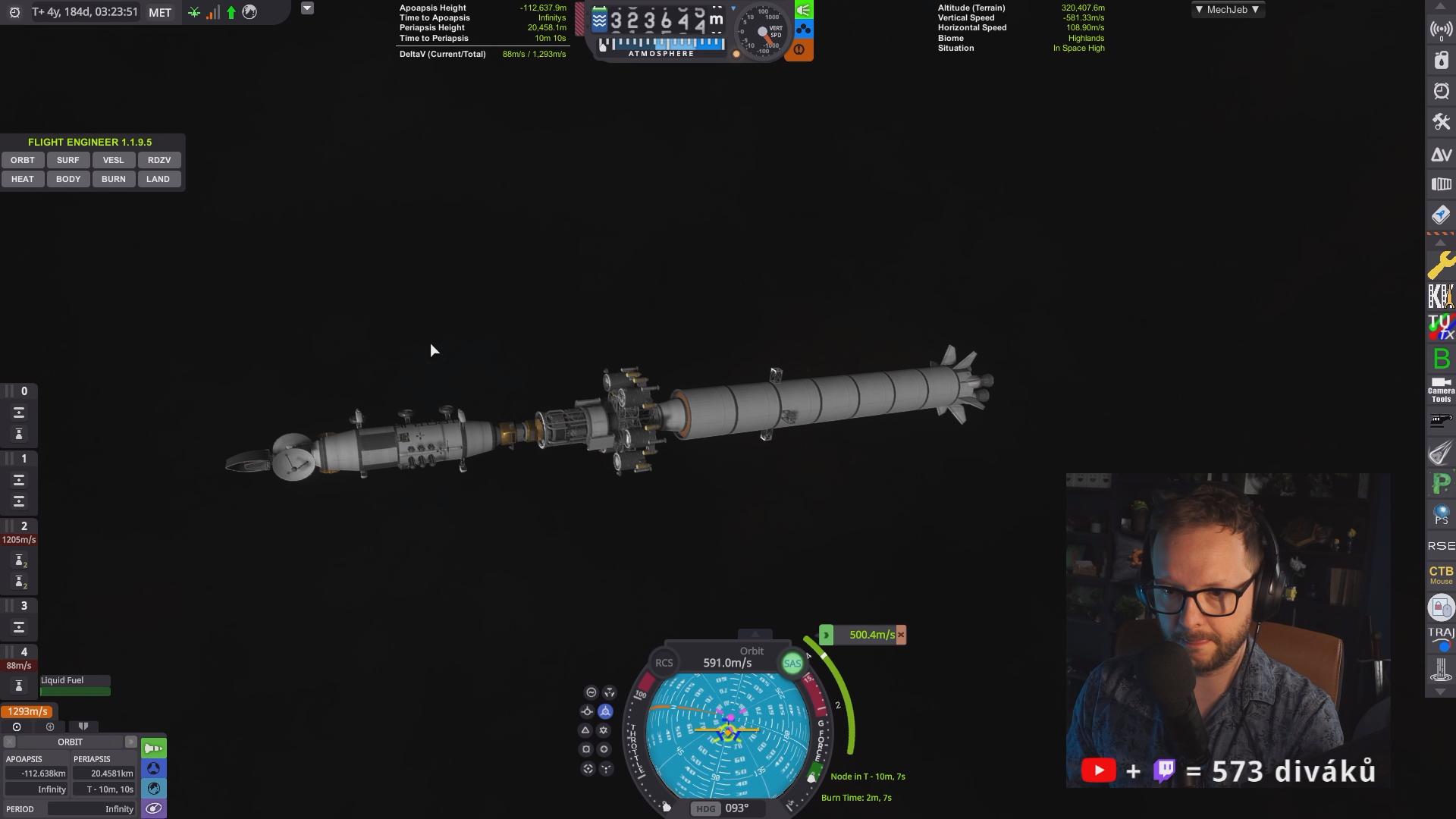Screen dimensions: 1456x819
Task: Toggle the LAND readout button
Action: [x=158, y=179]
